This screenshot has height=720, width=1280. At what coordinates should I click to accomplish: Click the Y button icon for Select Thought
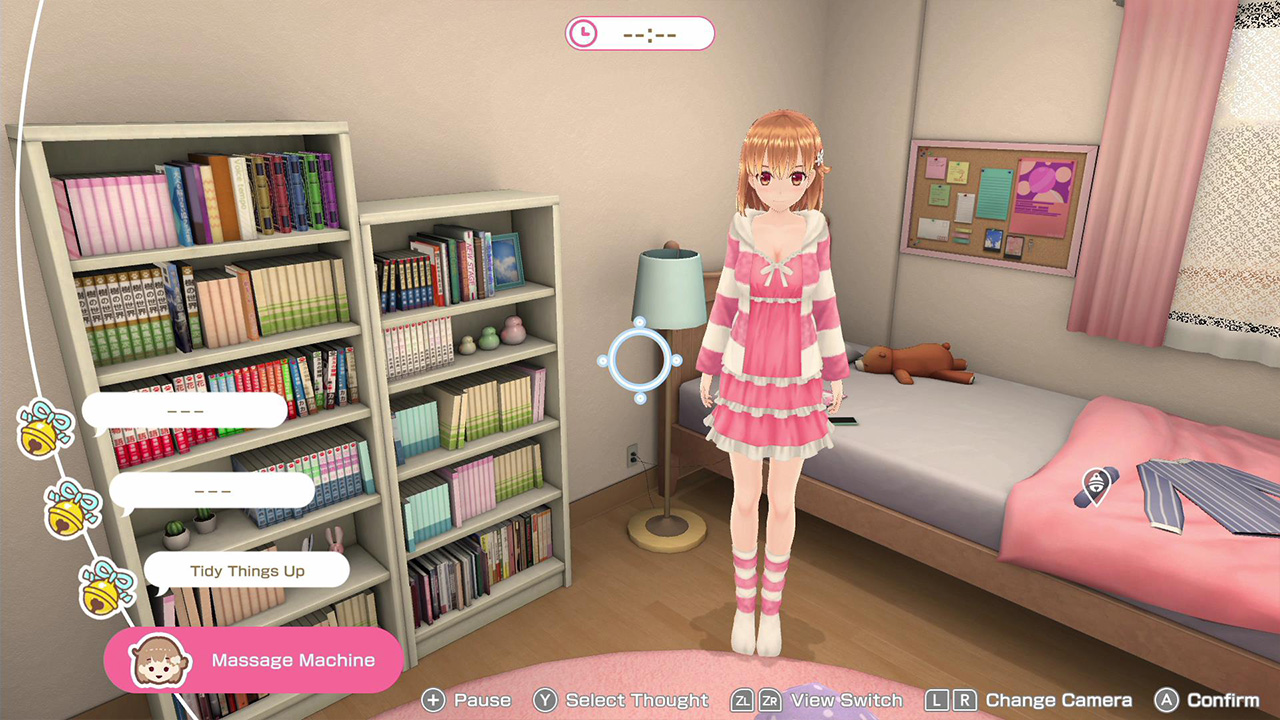click(546, 700)
